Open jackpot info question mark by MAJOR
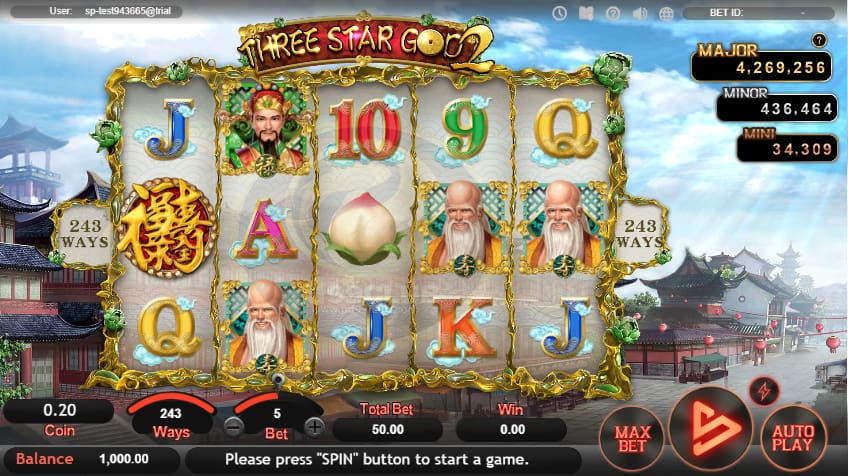The height and width of the screenshot is (476, 848). (x=819, y=41)
